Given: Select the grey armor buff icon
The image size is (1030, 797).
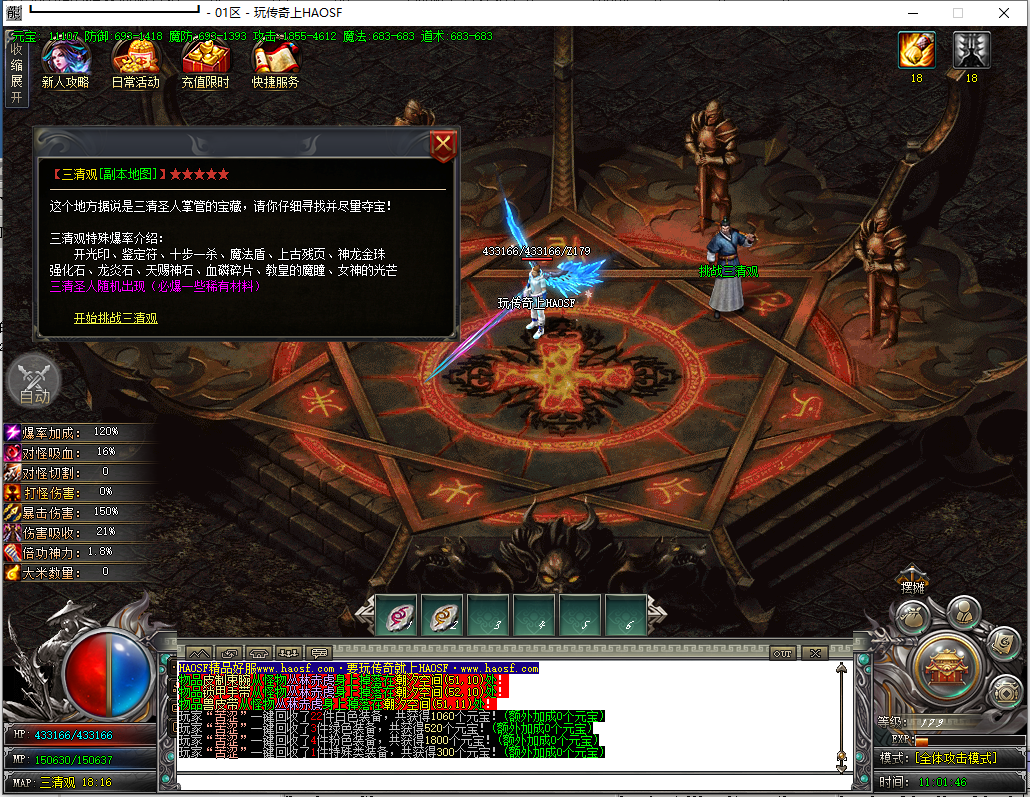Looking at the screenshot, I should coord(971,50).
